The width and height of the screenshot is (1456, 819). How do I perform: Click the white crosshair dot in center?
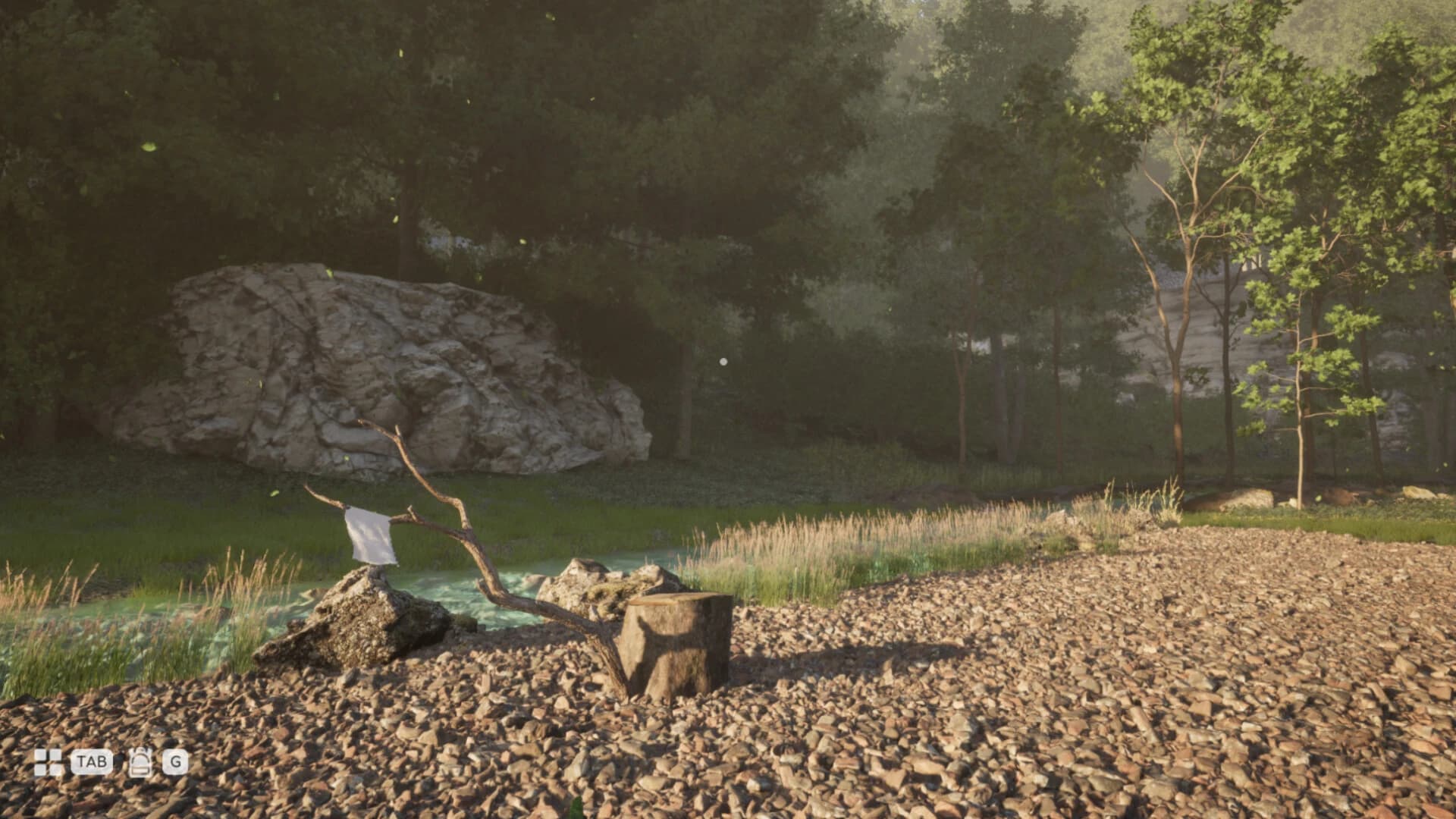(723, 362)
